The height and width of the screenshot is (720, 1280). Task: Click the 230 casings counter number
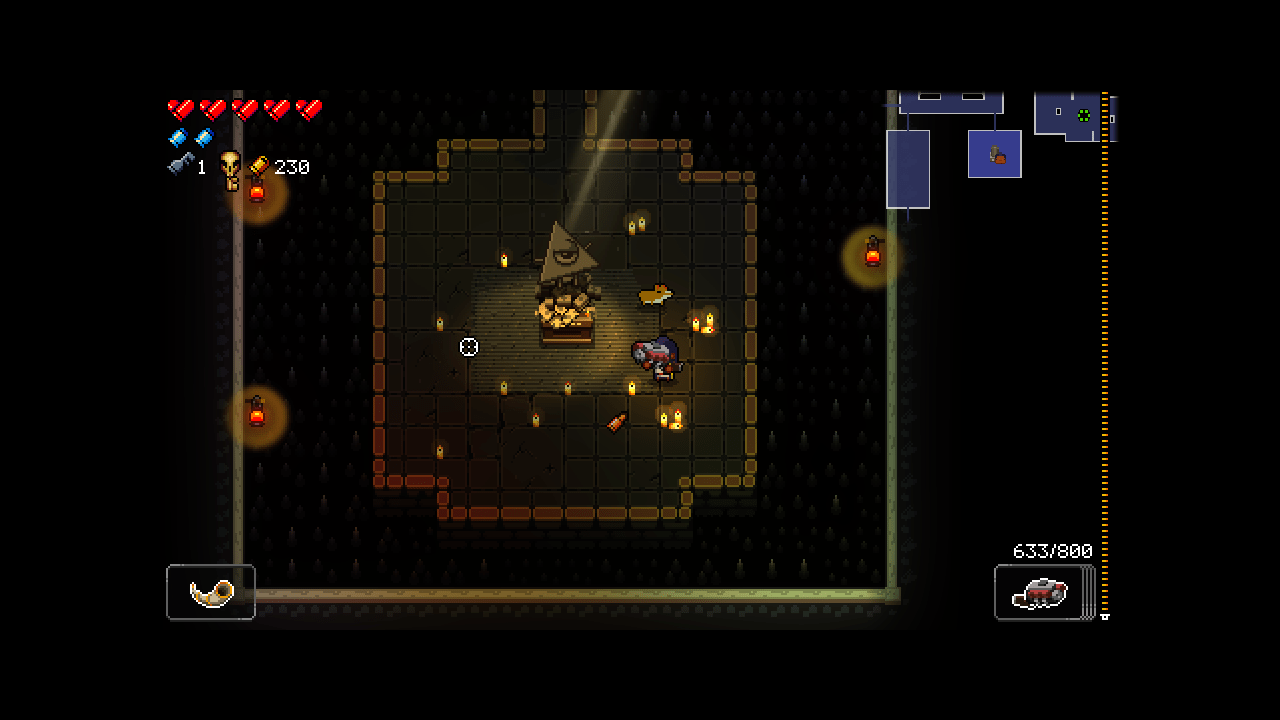point(292,167)
